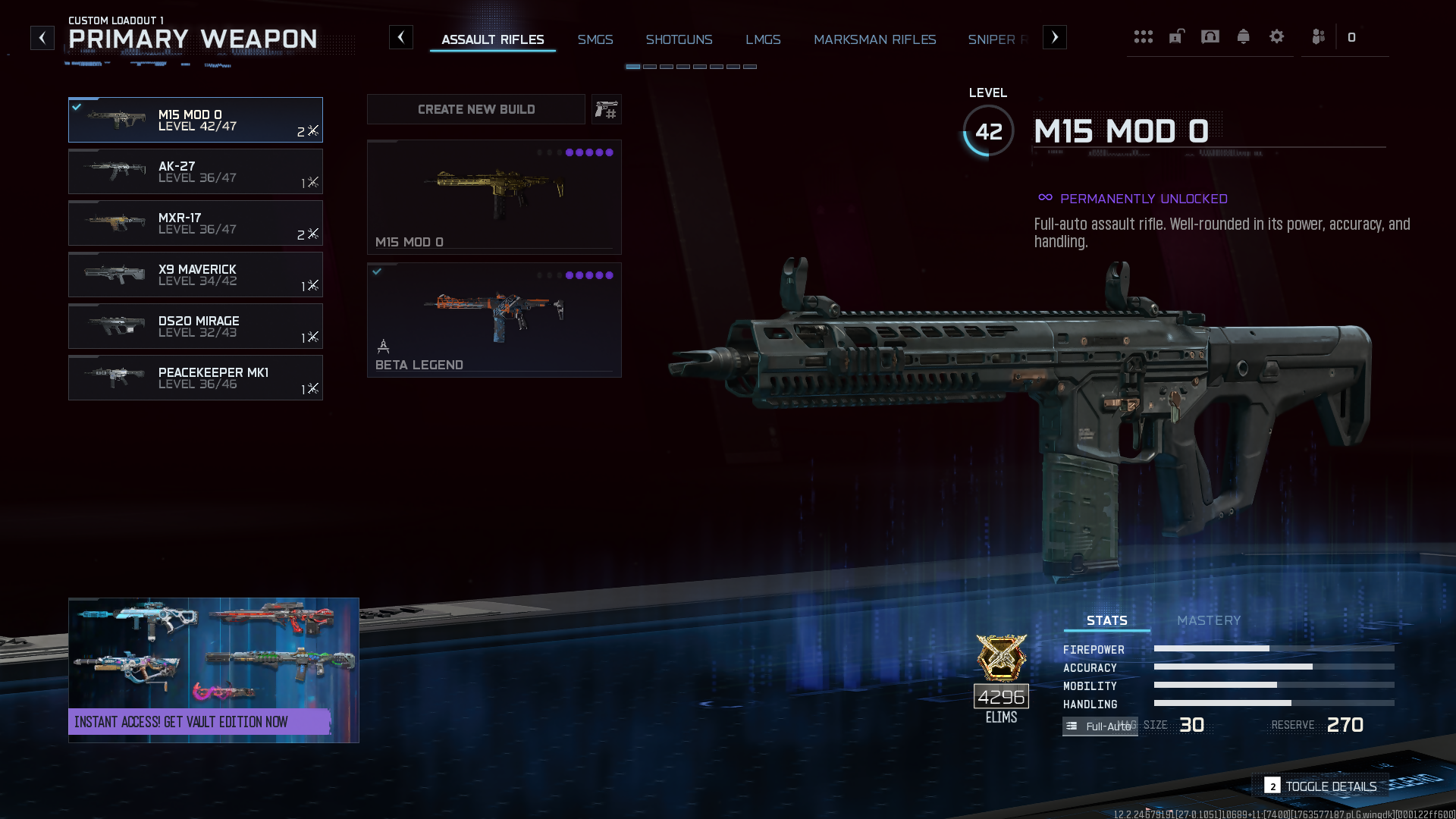This screenshot has height=819, width=1456.
Task: Open the build code import icon
Action: tap(606, 110)
